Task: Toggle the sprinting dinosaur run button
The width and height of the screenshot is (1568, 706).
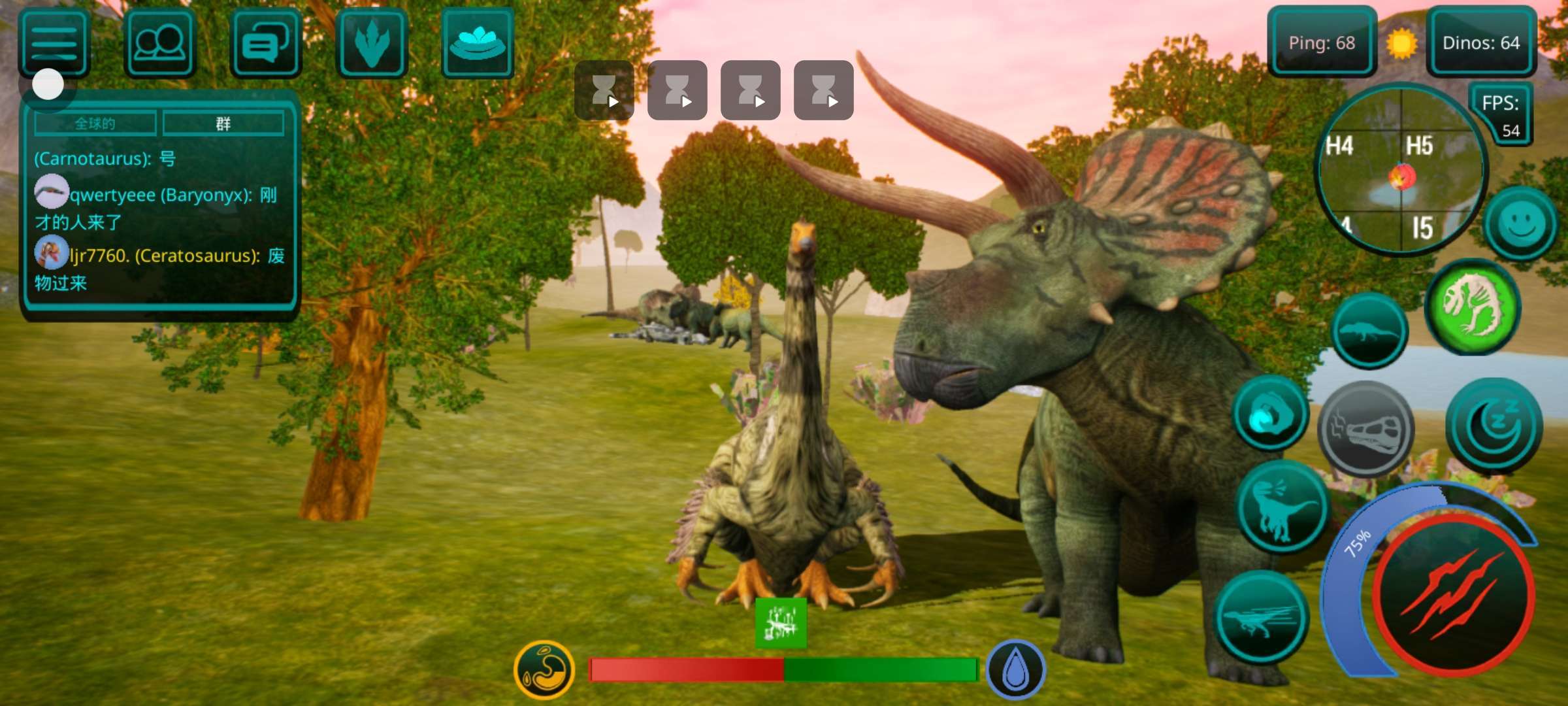Action: pyautogui.click(x=1262, y=618)
